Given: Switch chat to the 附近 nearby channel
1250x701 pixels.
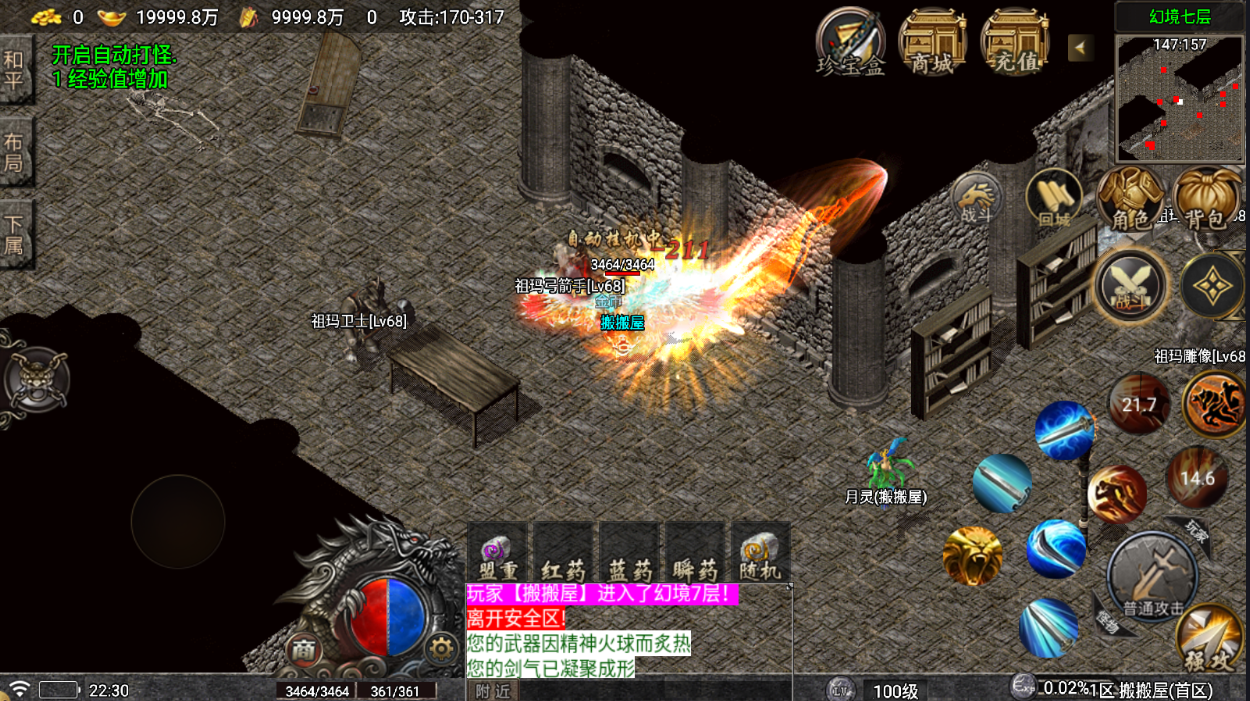Looking at the screenshot, I should point(493,690).
